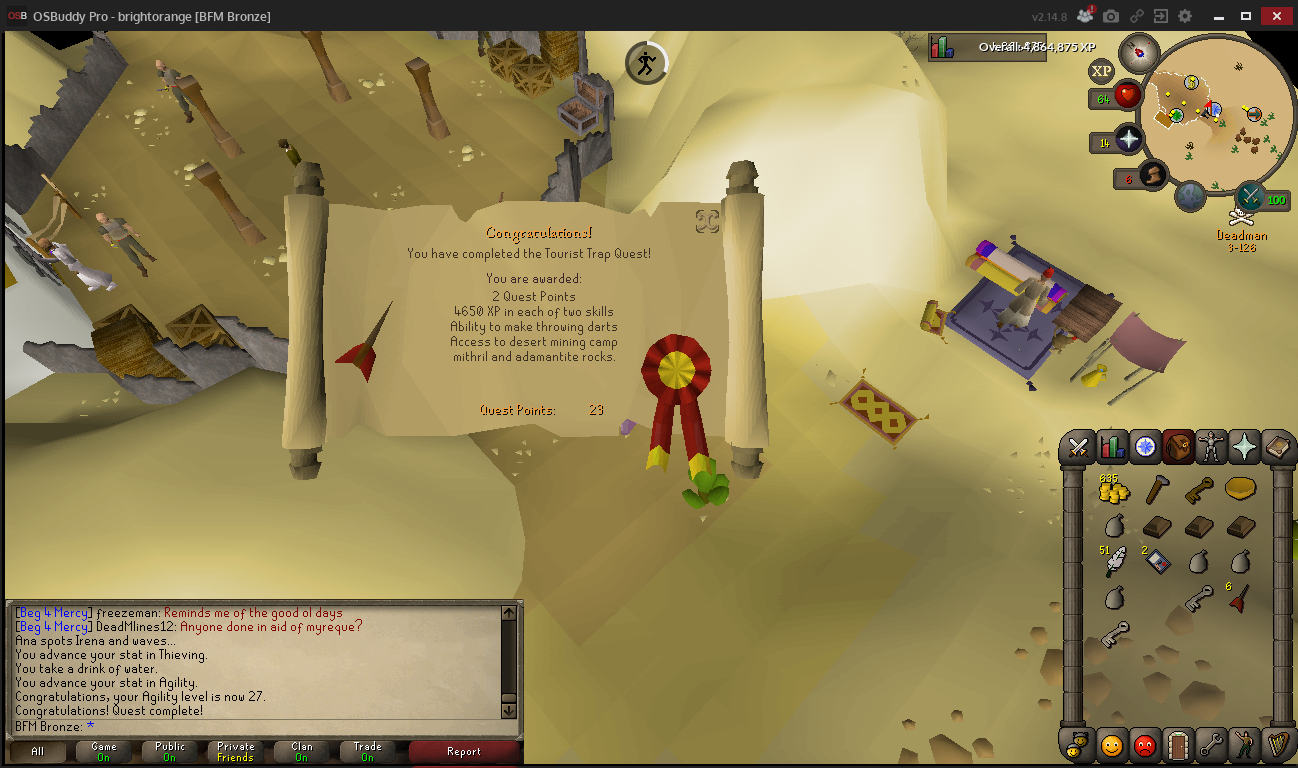Select the hammer in the inventory
1298x768 pixels.
click(1157, 490)
